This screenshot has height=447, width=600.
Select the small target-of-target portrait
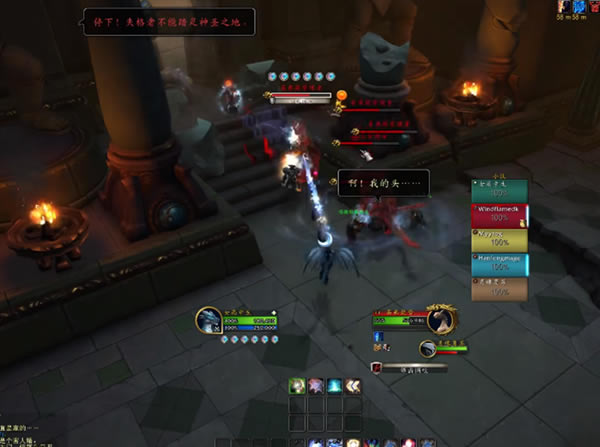(428, 348)
